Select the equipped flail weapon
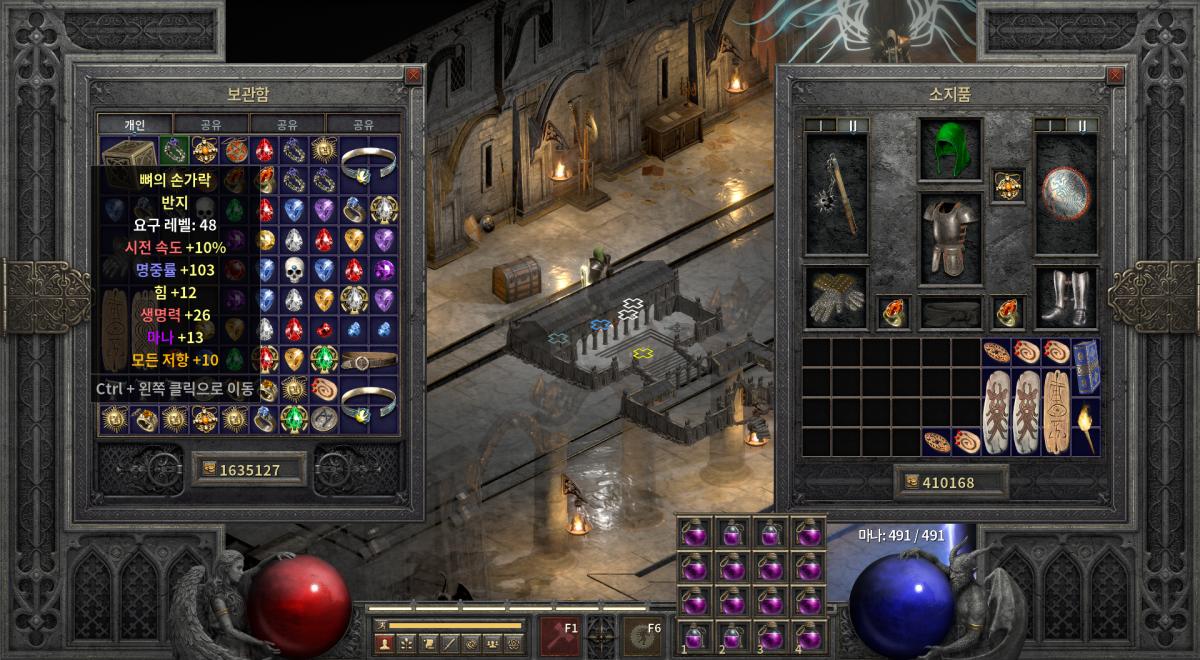 point(837,194)
